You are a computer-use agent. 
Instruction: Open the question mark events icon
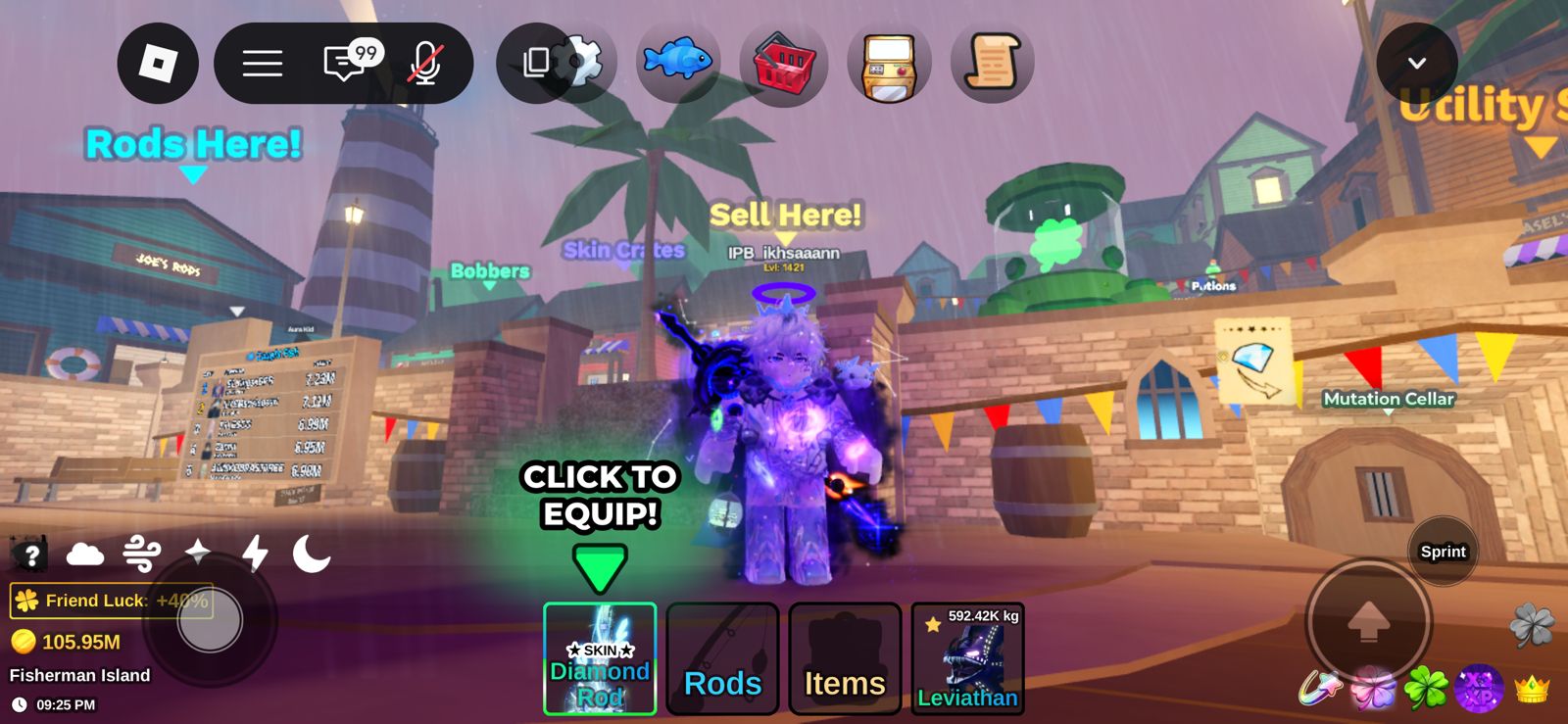coord(30,555)
